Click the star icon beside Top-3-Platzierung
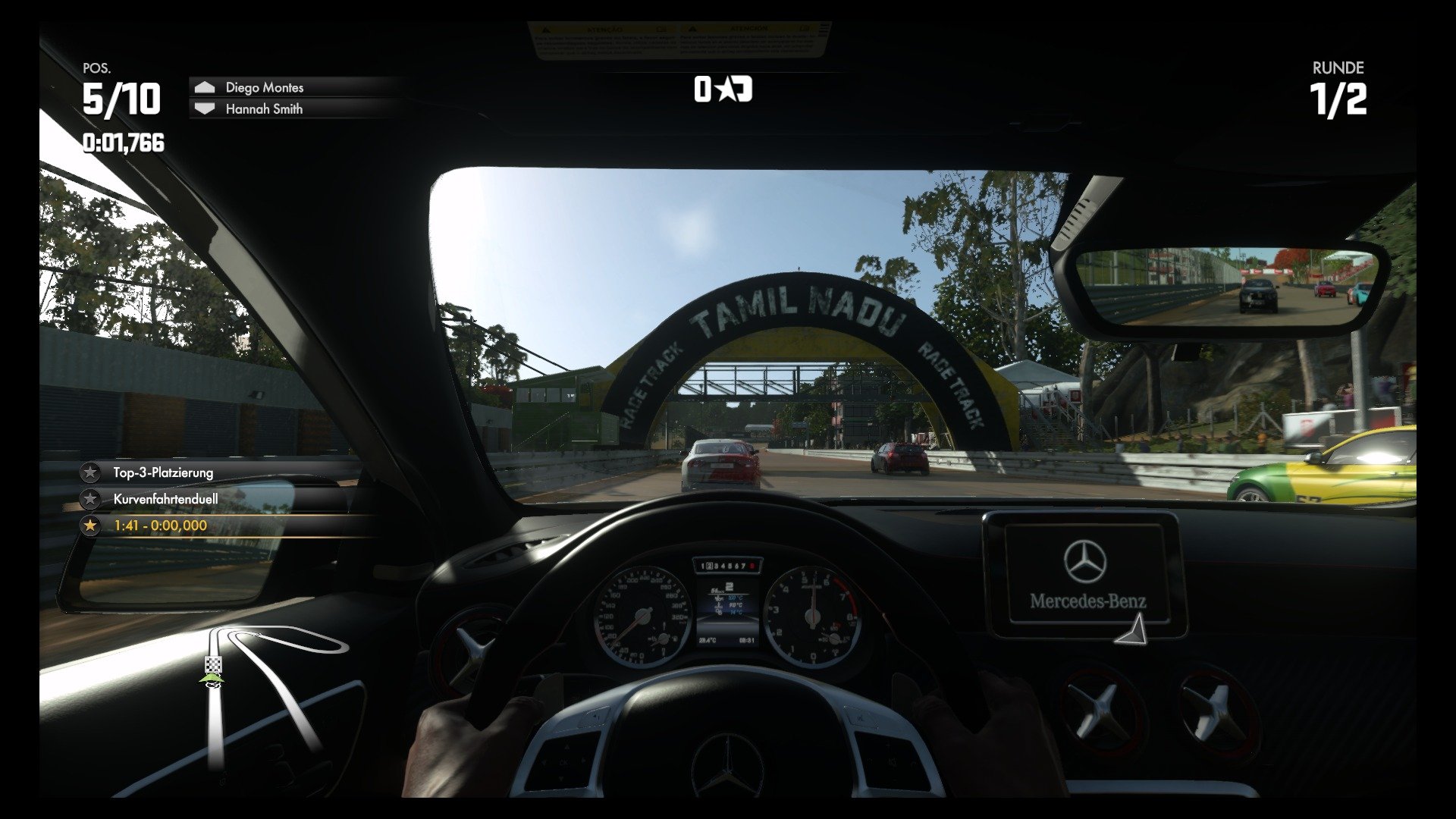Viewport: 1456px width, 819px height. 91,471
